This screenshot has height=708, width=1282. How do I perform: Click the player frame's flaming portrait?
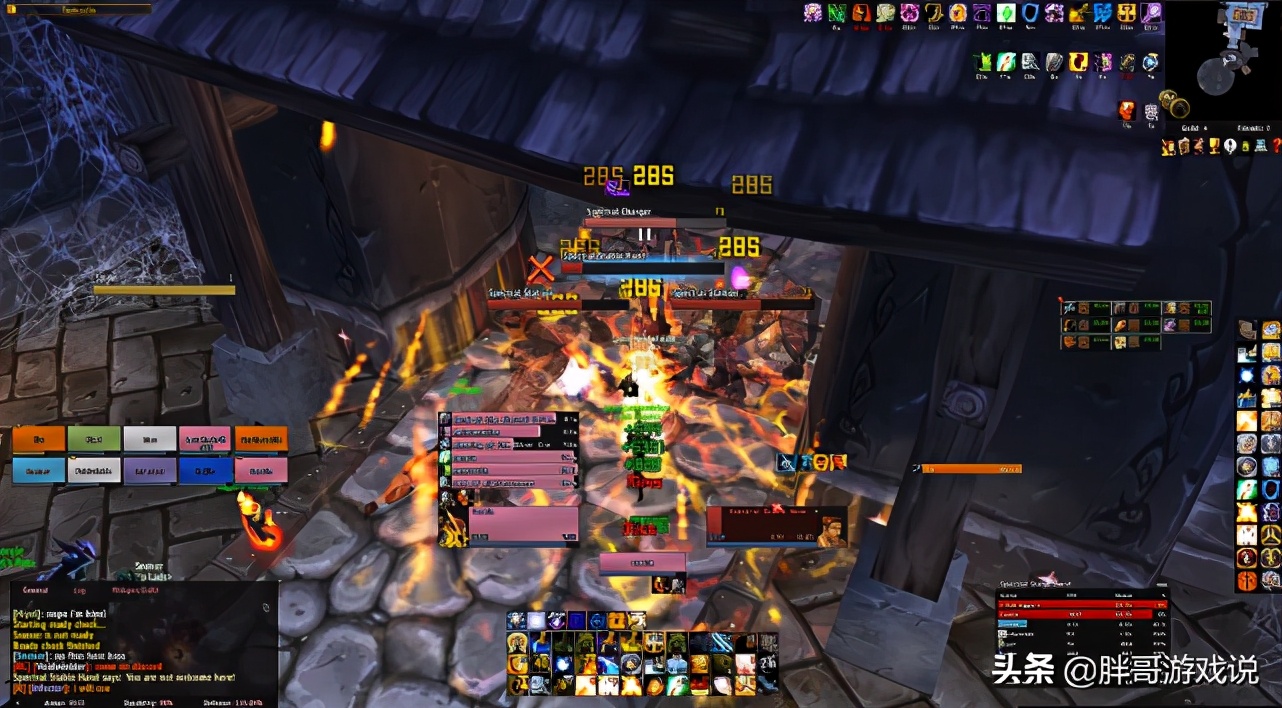tap(453, 527)
